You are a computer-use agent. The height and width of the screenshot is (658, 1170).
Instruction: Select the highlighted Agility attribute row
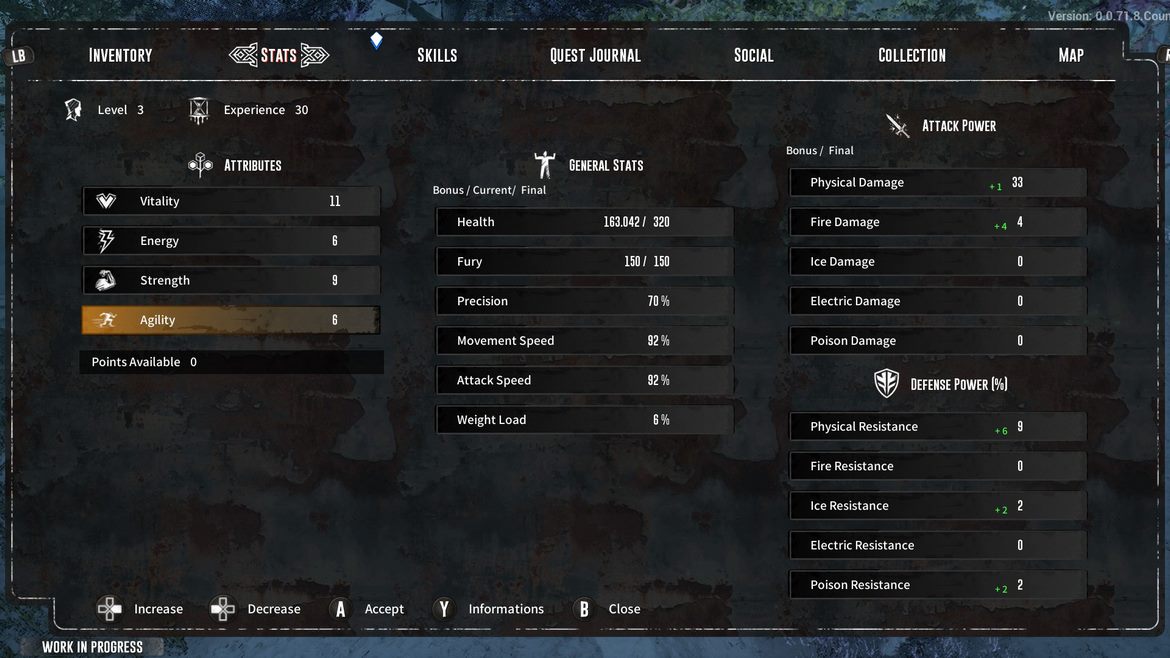click(x=231, y=320)
